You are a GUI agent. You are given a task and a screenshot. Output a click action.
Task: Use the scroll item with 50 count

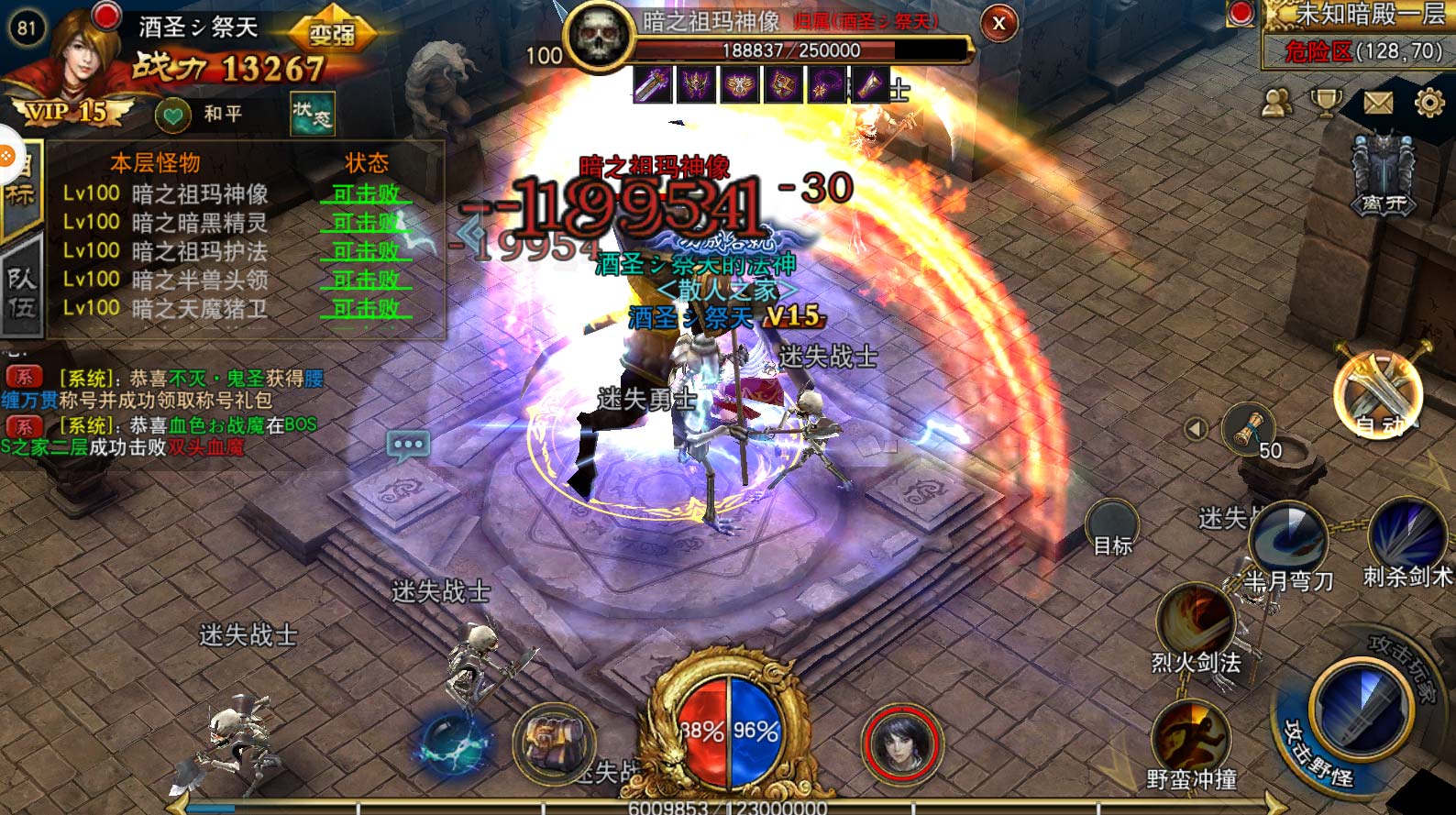pos(1249,429)
